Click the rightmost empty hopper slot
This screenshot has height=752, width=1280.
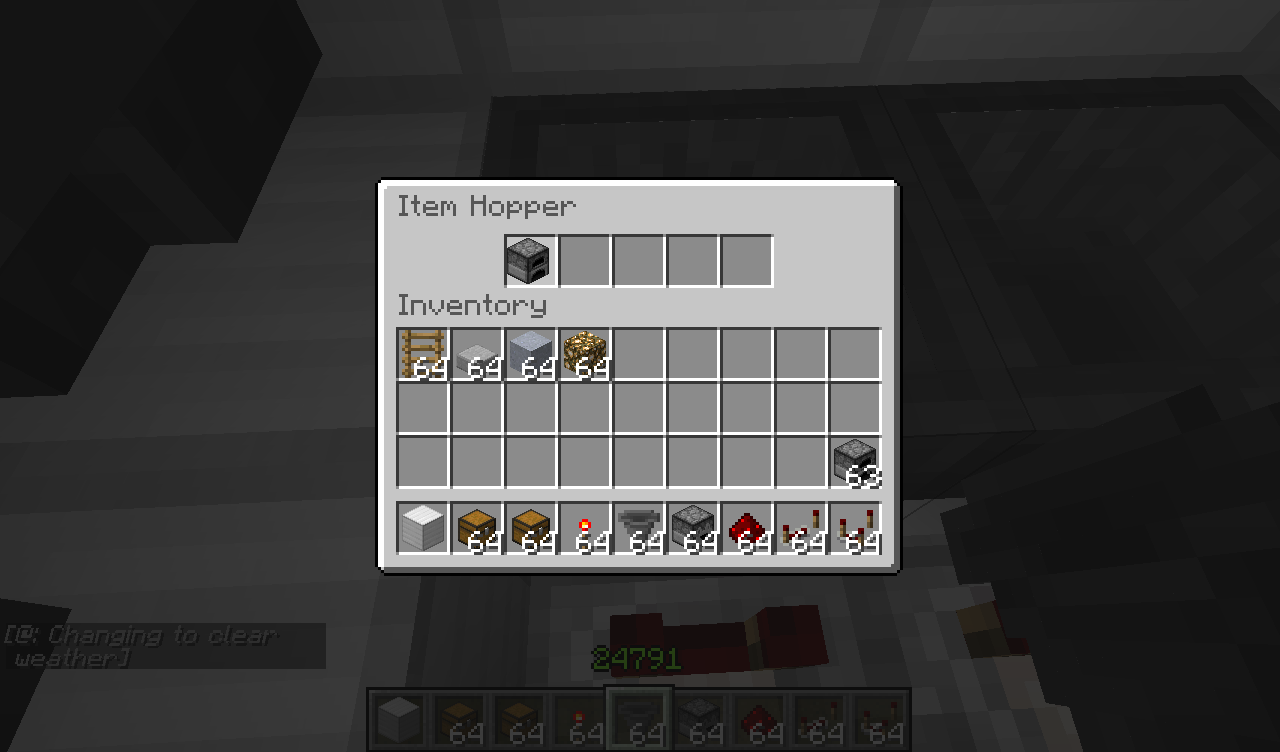(747, 259)
